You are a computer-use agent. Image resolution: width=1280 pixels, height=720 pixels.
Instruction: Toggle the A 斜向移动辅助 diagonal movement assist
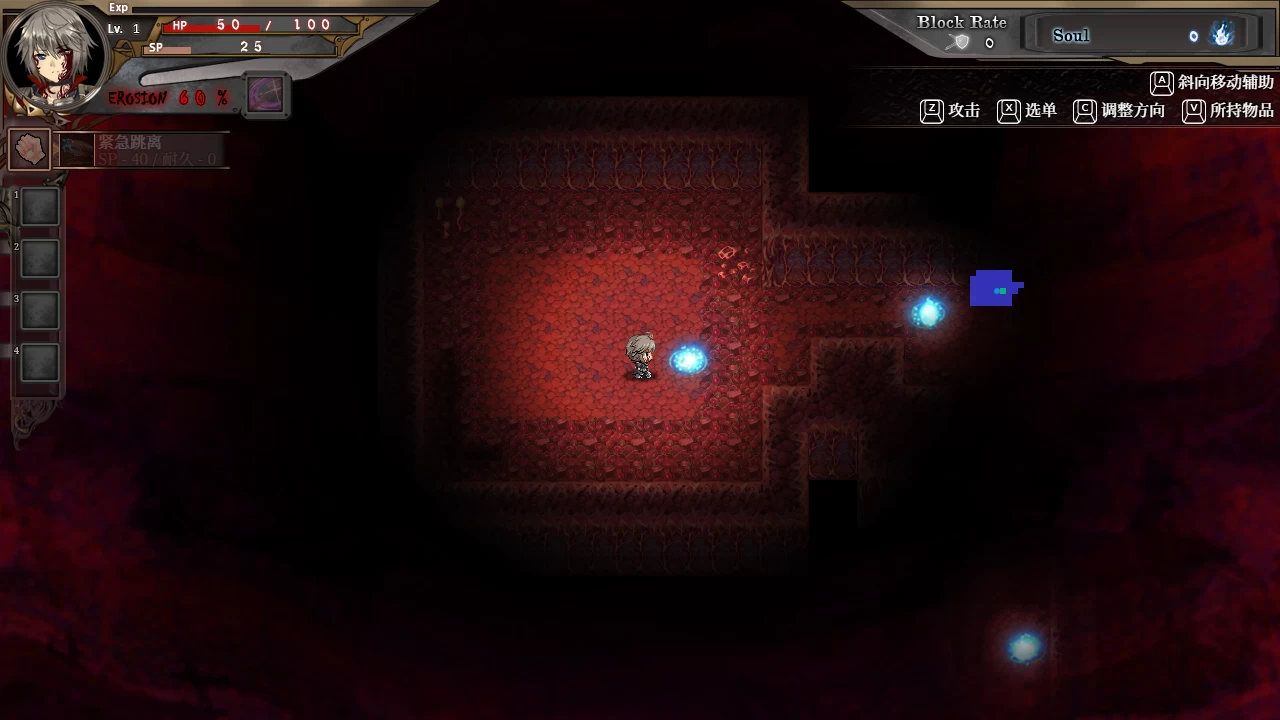(x=1162, y=83)
